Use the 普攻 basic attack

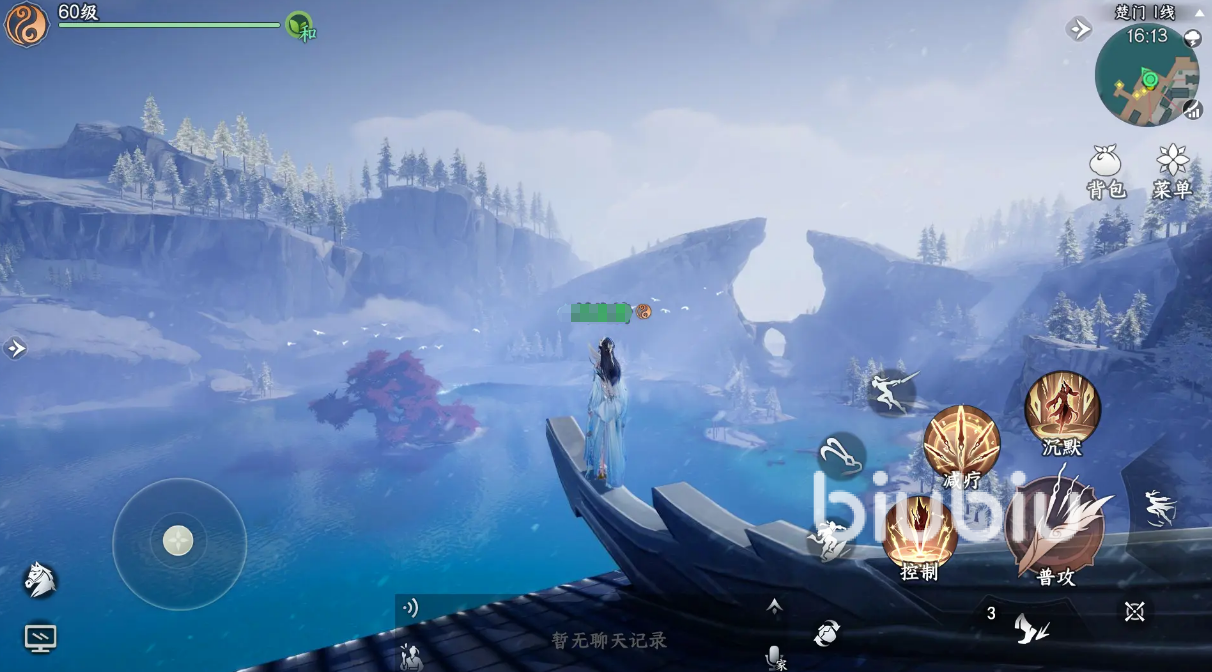point(1056,528)
